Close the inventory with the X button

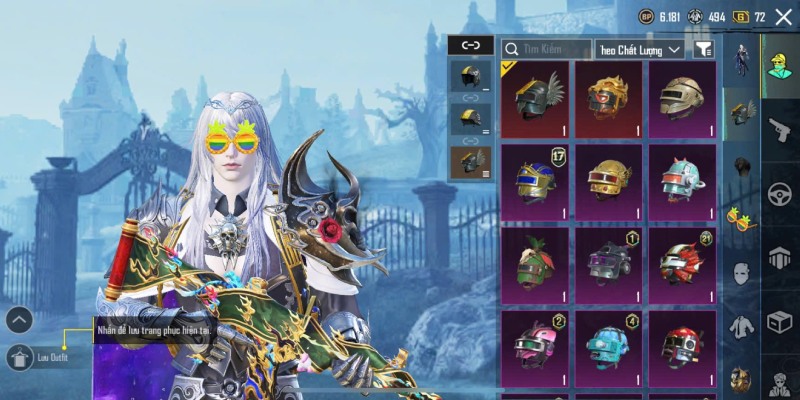click(x=783, y=17)
